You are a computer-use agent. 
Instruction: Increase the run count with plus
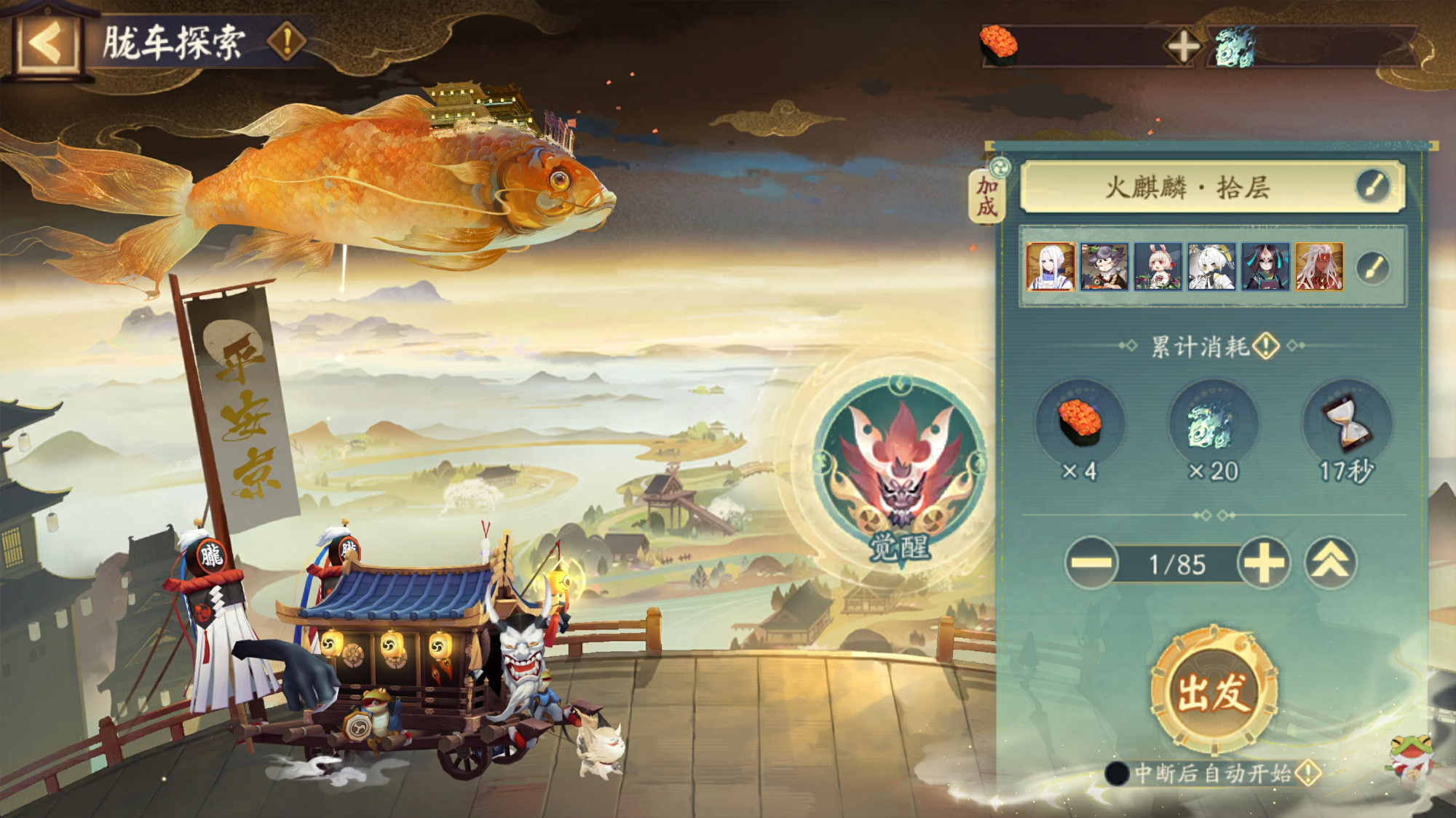point(1264,563)
